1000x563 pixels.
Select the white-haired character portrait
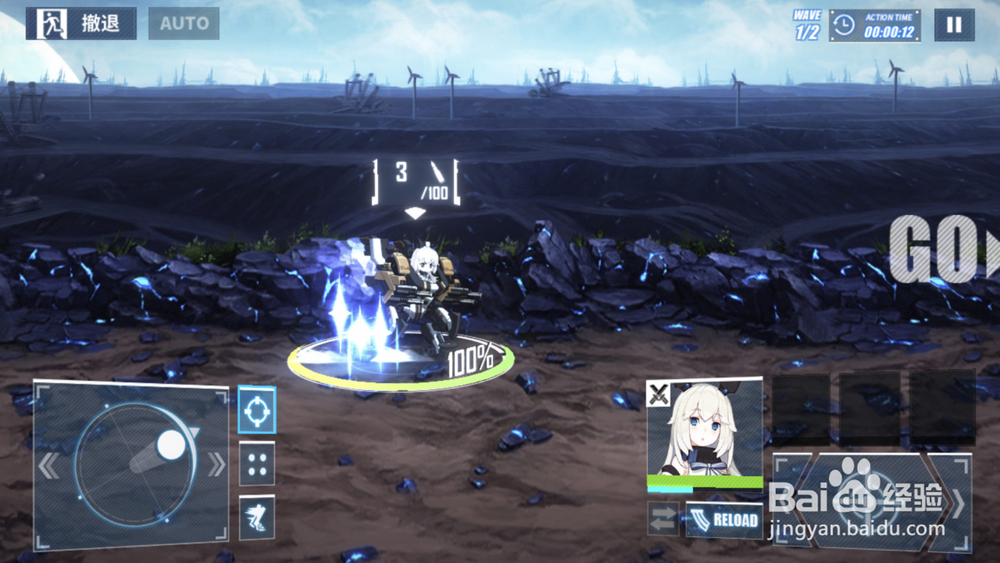(x=705, y=430)
